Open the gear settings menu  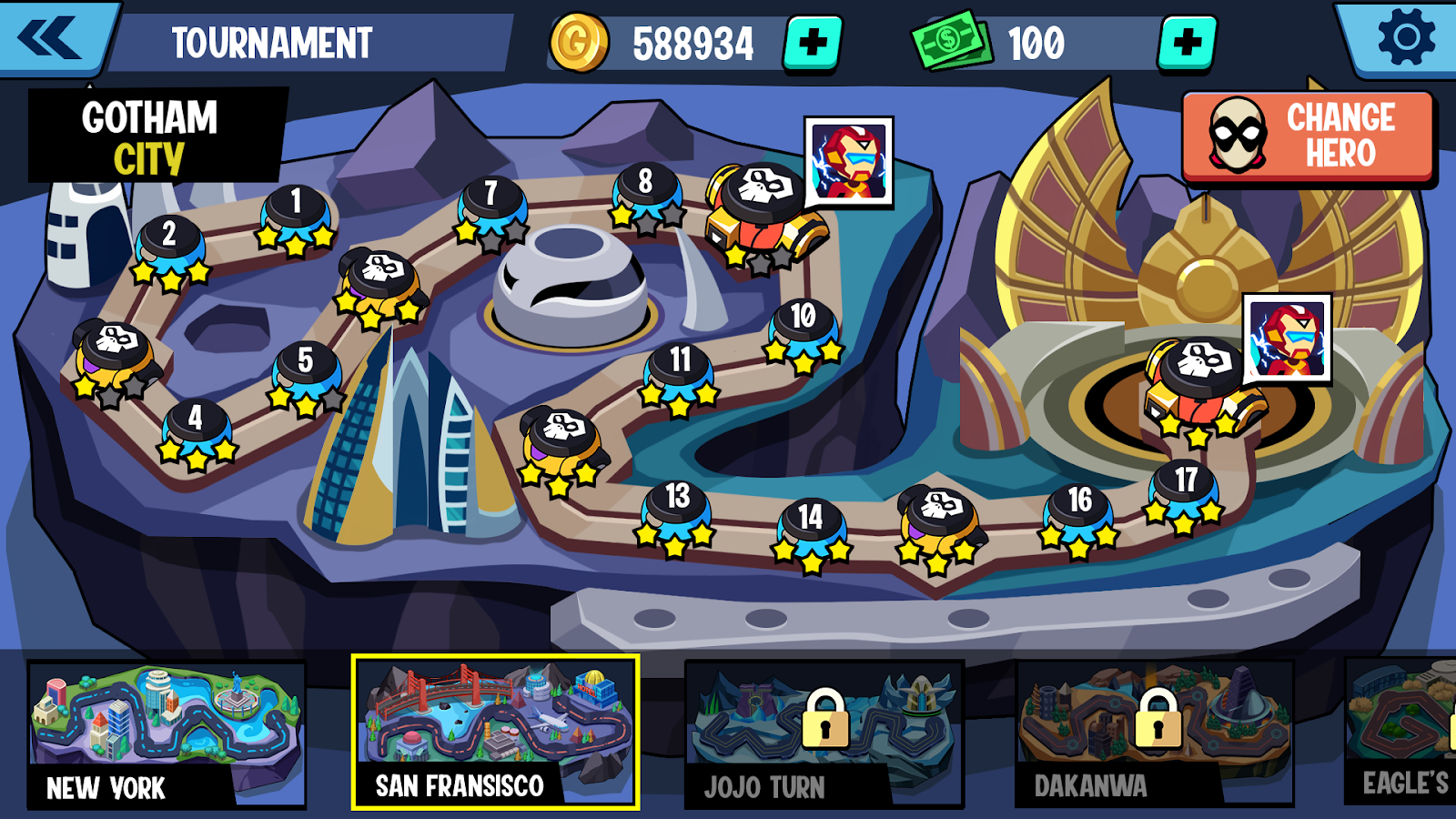(1406, 38)
